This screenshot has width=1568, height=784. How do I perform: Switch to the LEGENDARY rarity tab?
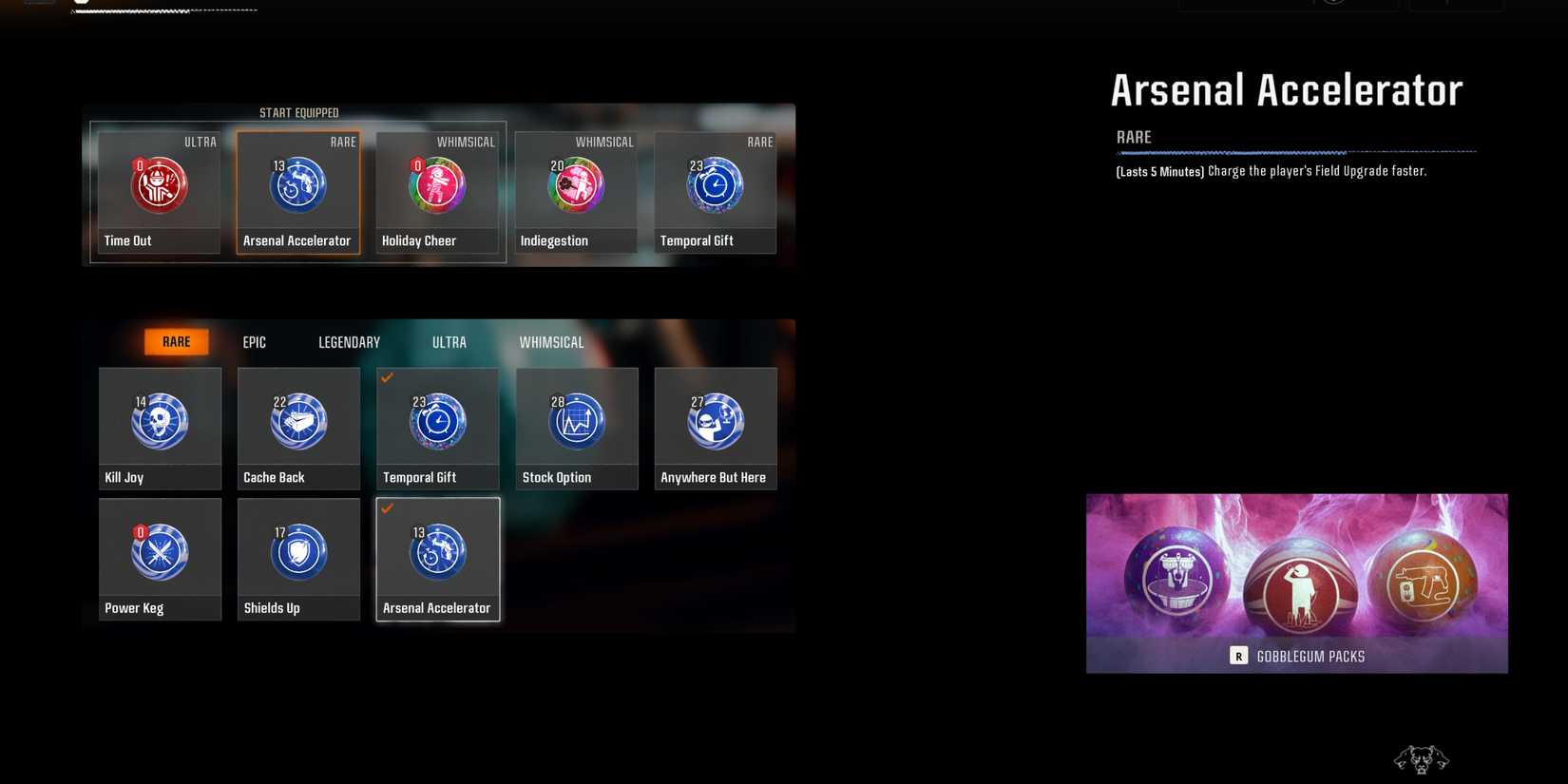[x=348, y=341]
